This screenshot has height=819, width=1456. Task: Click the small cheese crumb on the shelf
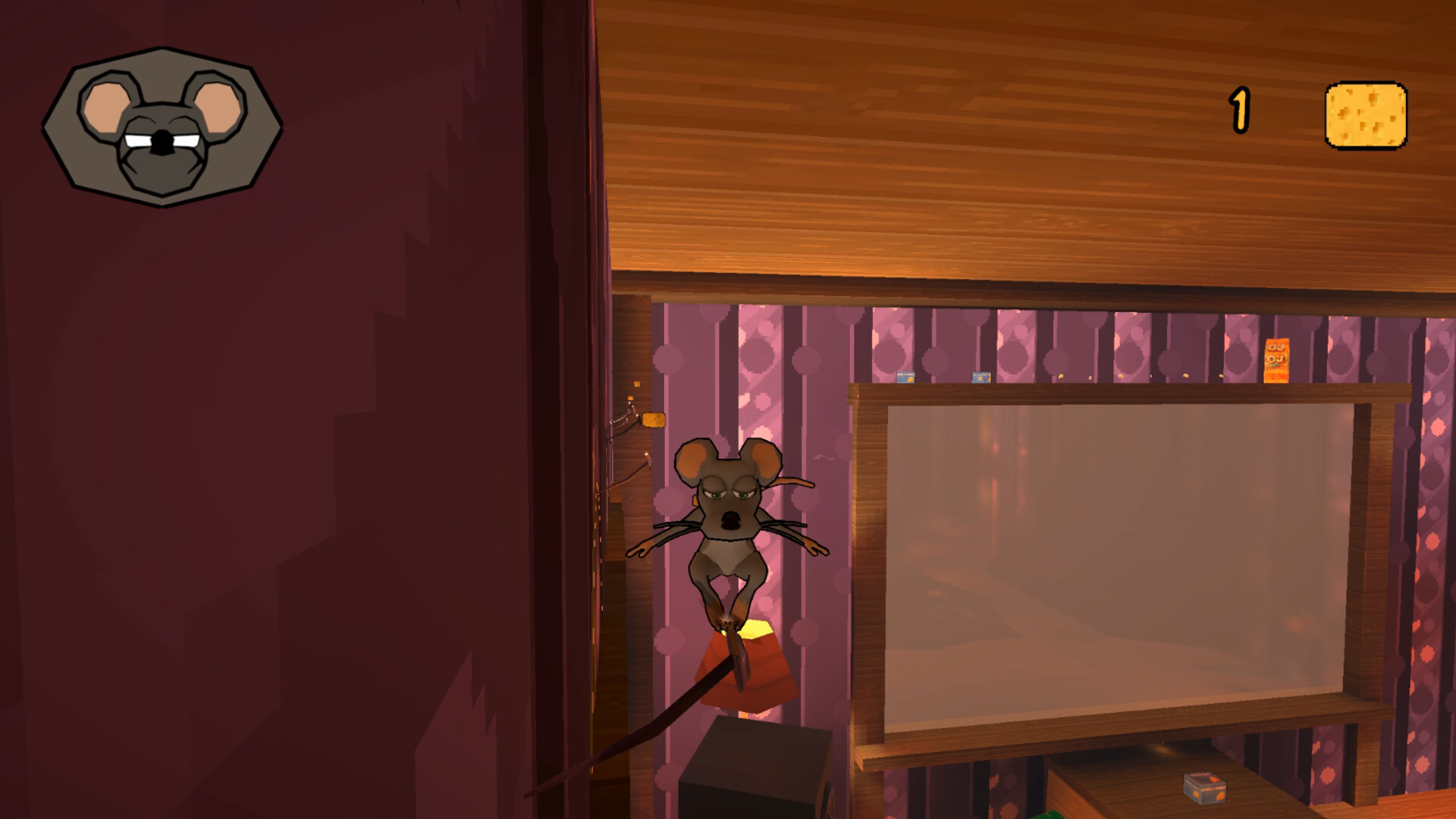pos(1186,375)
